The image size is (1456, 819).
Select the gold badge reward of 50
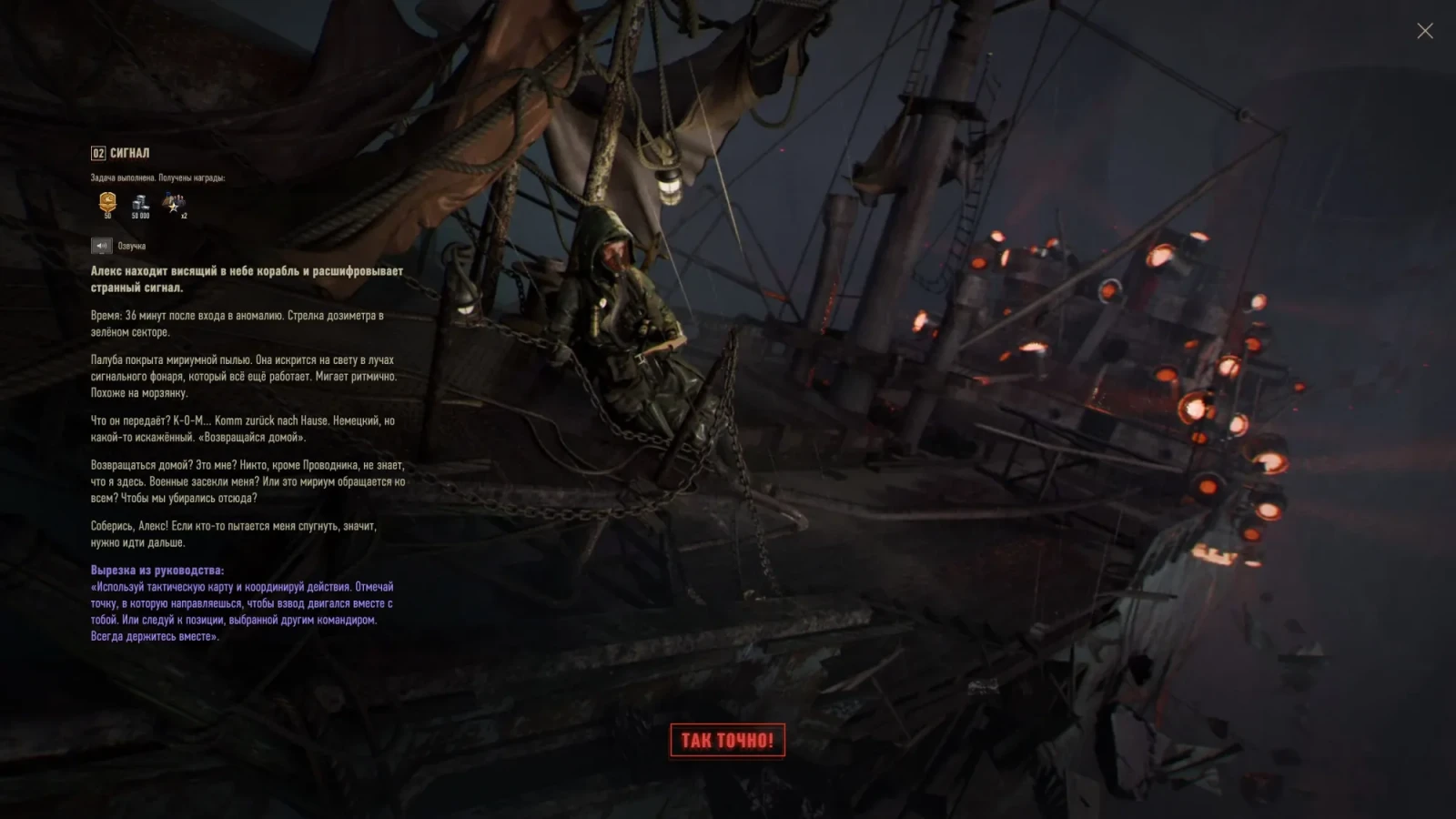click(x=107, y=203)
